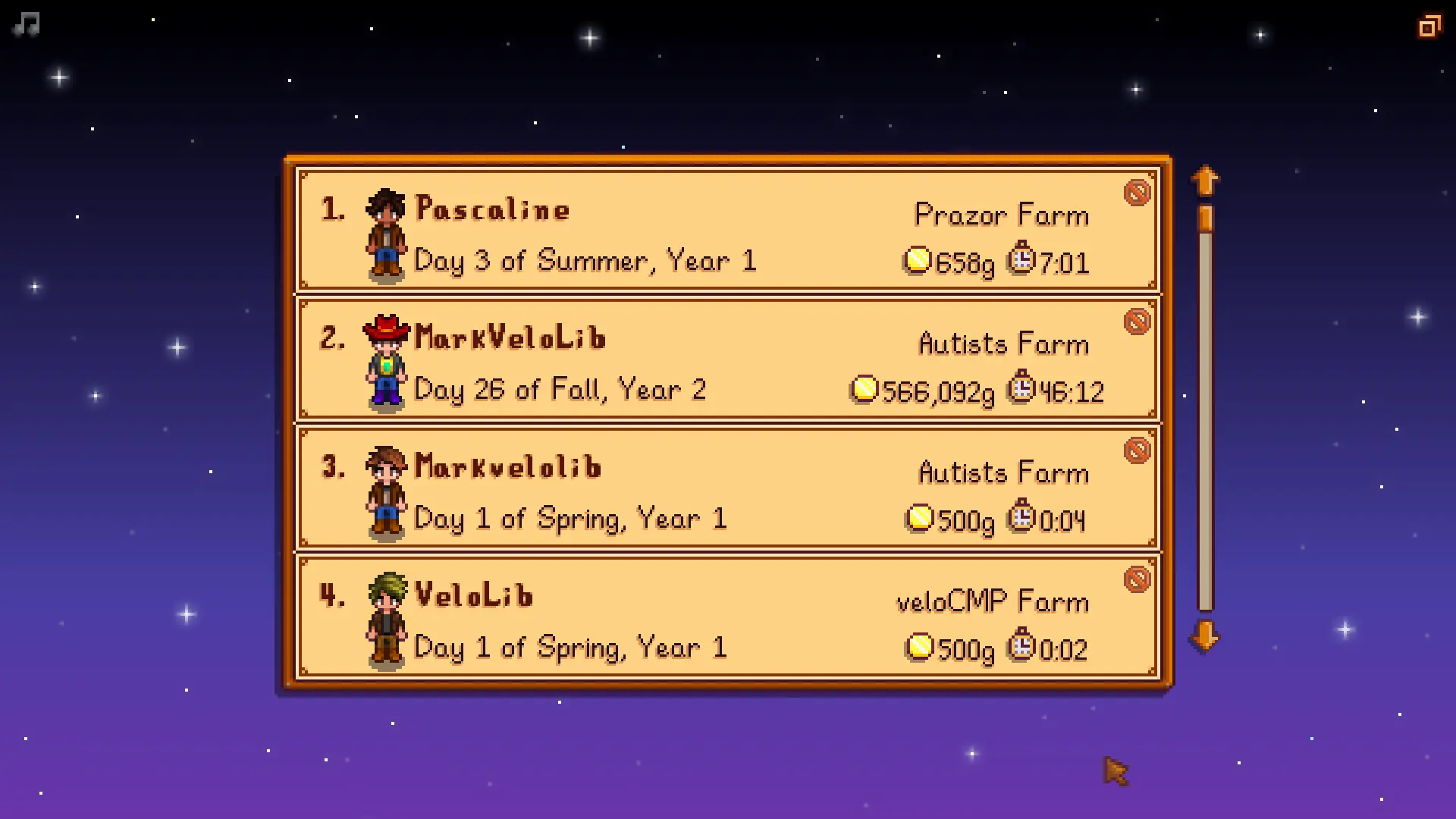The image size is (1456, 819).
Task: Delete the Pascaline save file
Action: click(1137, 193)
